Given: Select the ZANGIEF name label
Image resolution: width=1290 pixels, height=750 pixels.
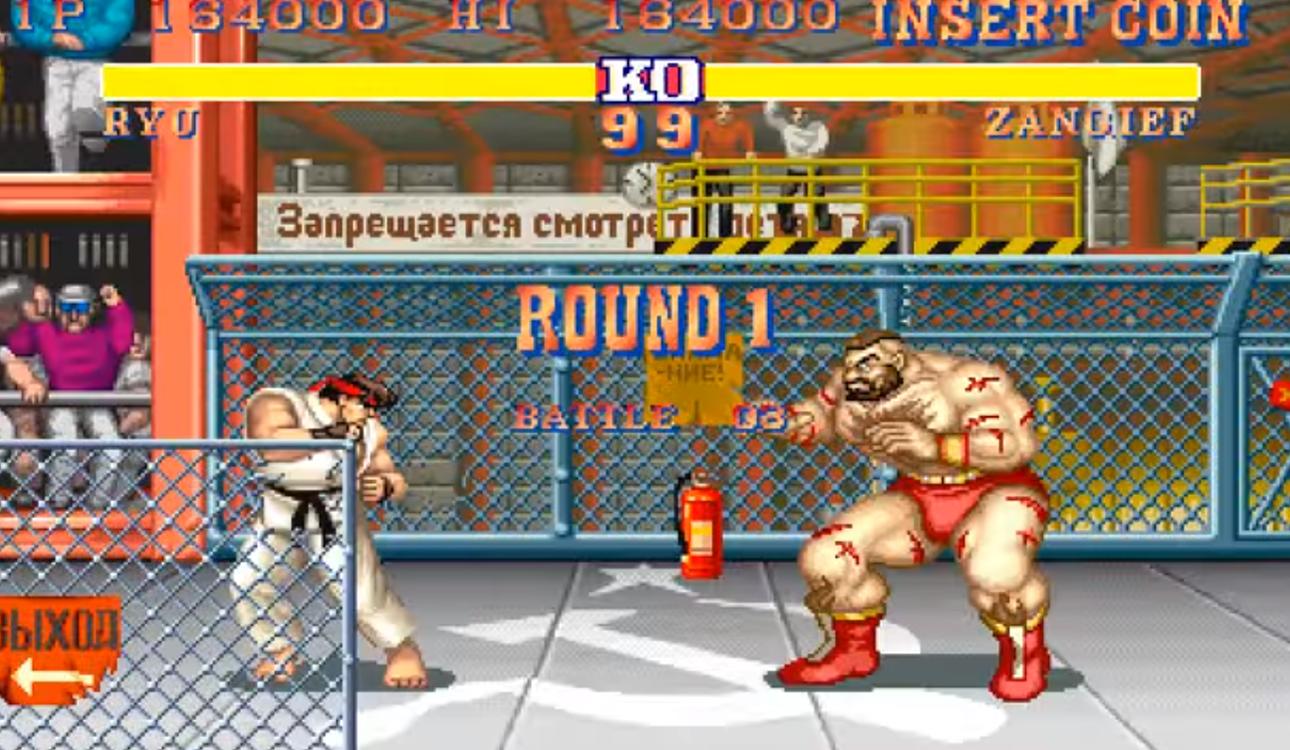Looking at the screenshot, I should (x=1085, y=122).
